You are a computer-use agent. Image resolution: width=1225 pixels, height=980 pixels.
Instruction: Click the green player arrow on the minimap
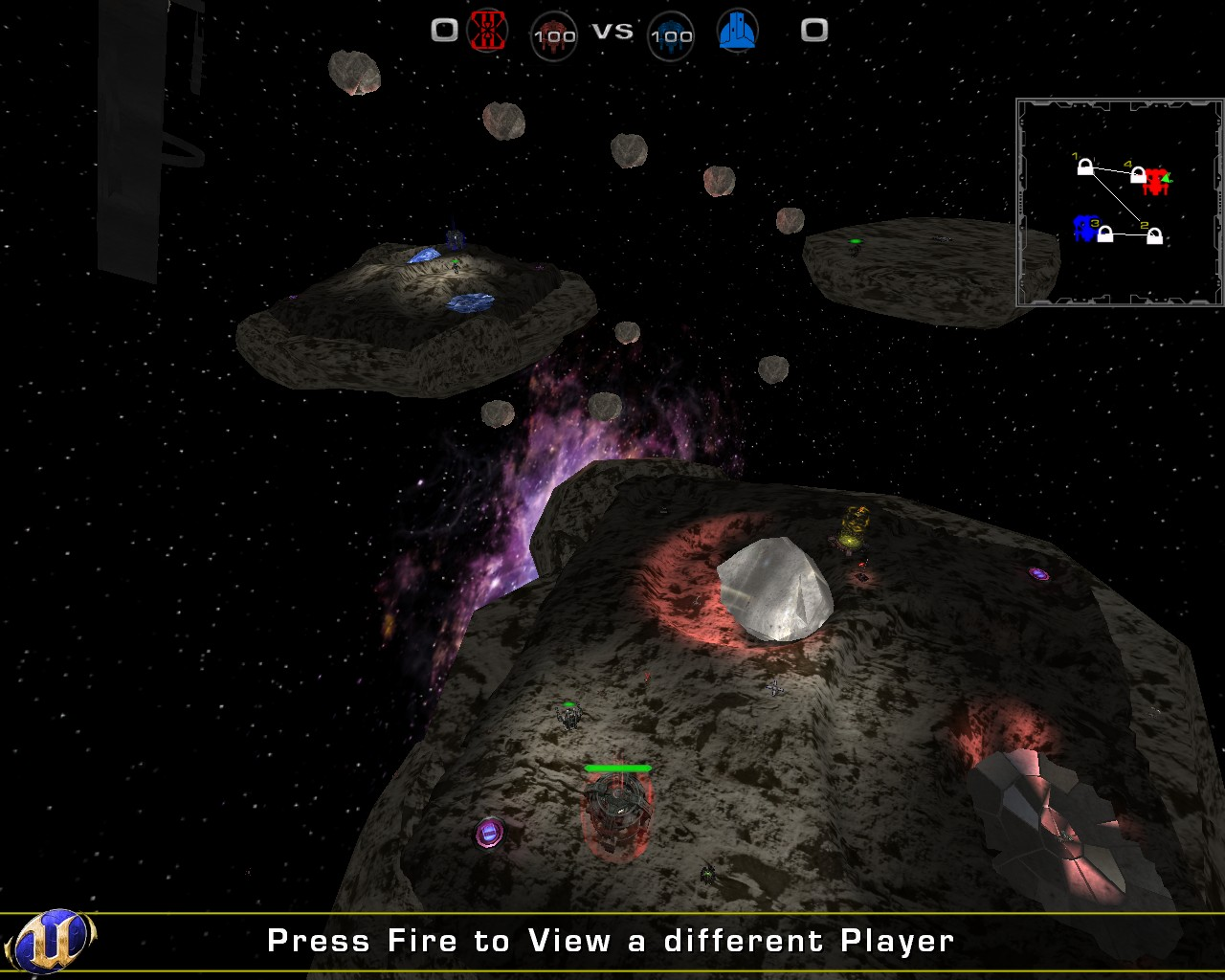[1166, 178]
